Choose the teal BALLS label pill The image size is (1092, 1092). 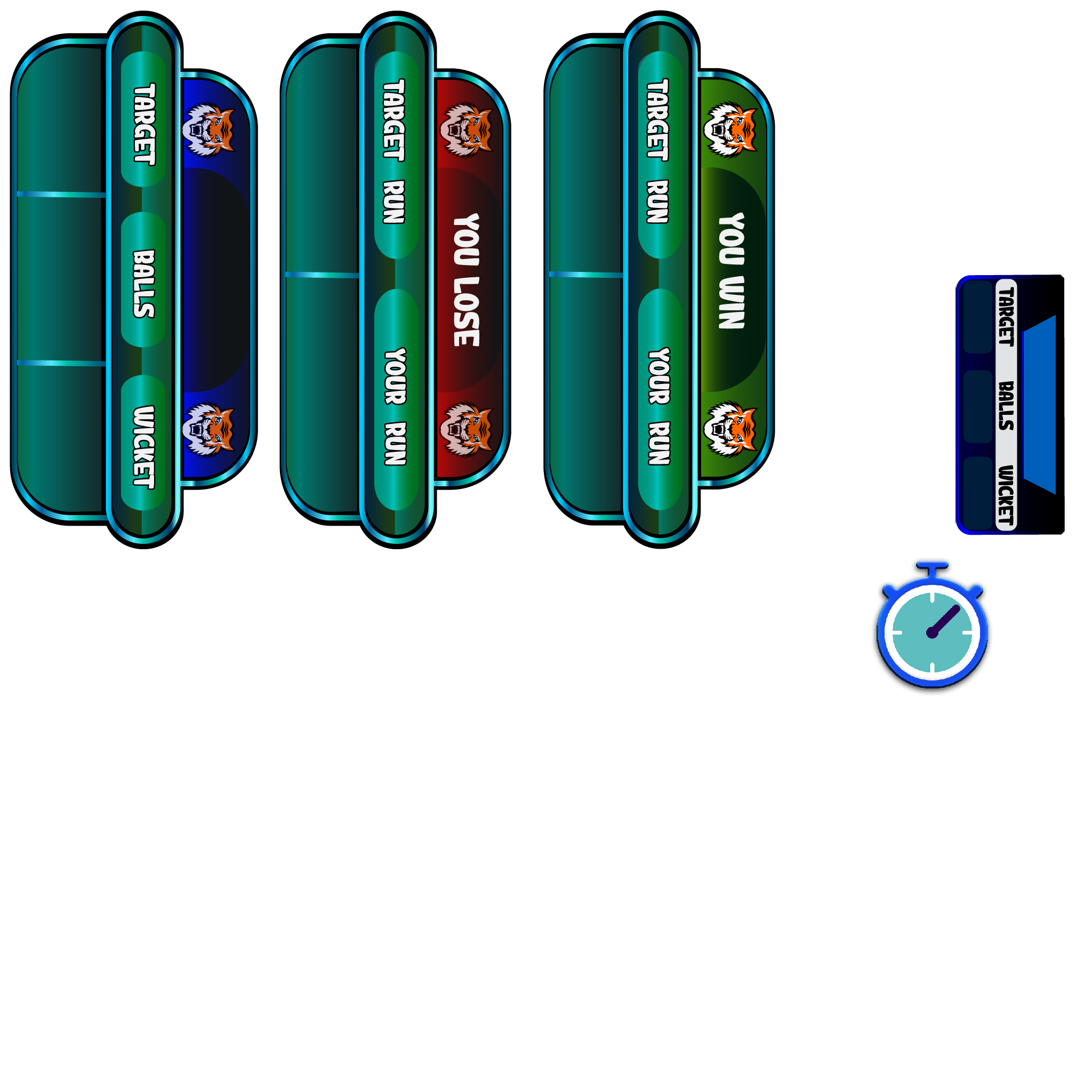coord(143,284)
